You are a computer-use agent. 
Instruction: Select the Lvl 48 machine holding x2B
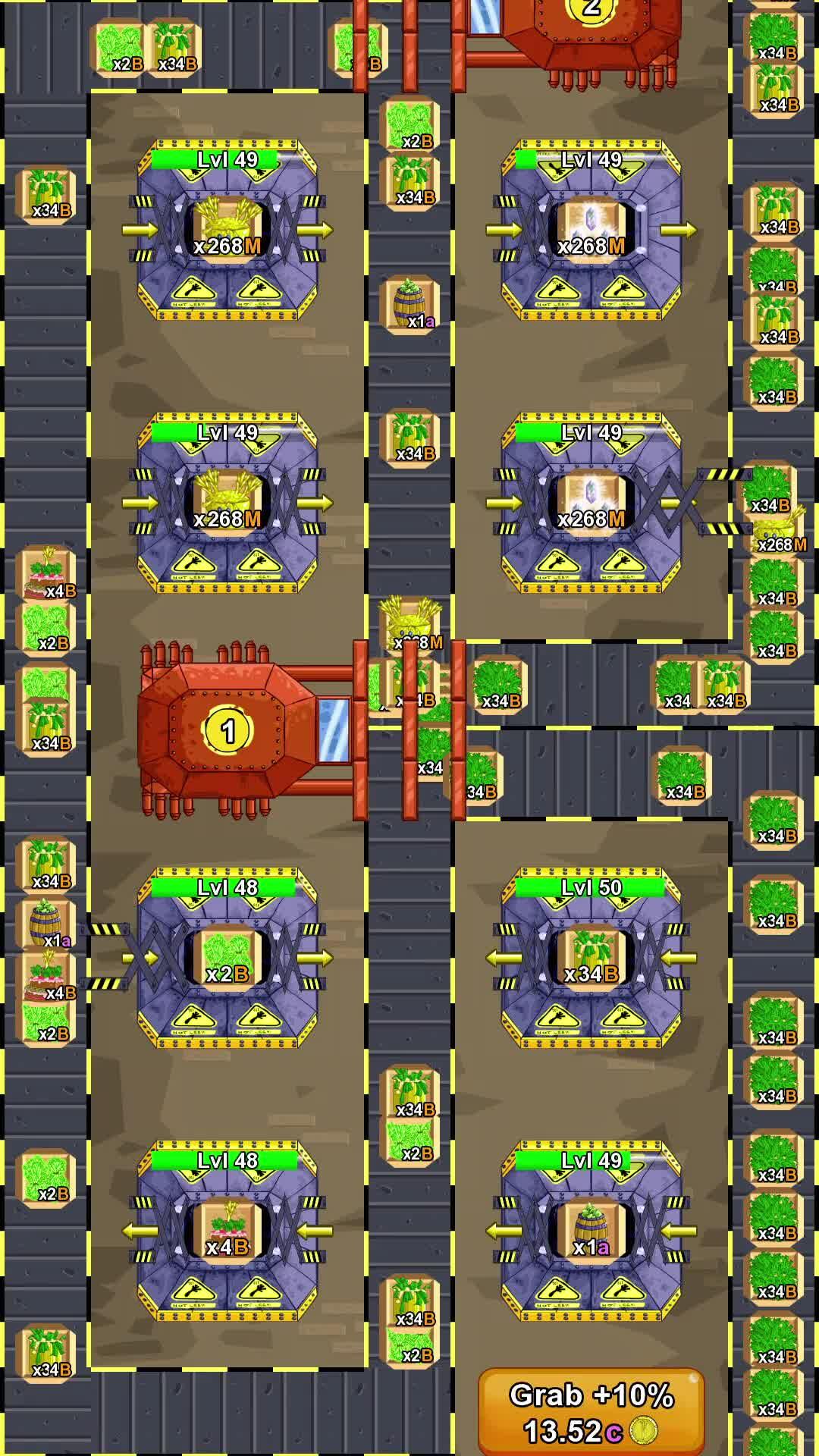pos(227,958)
